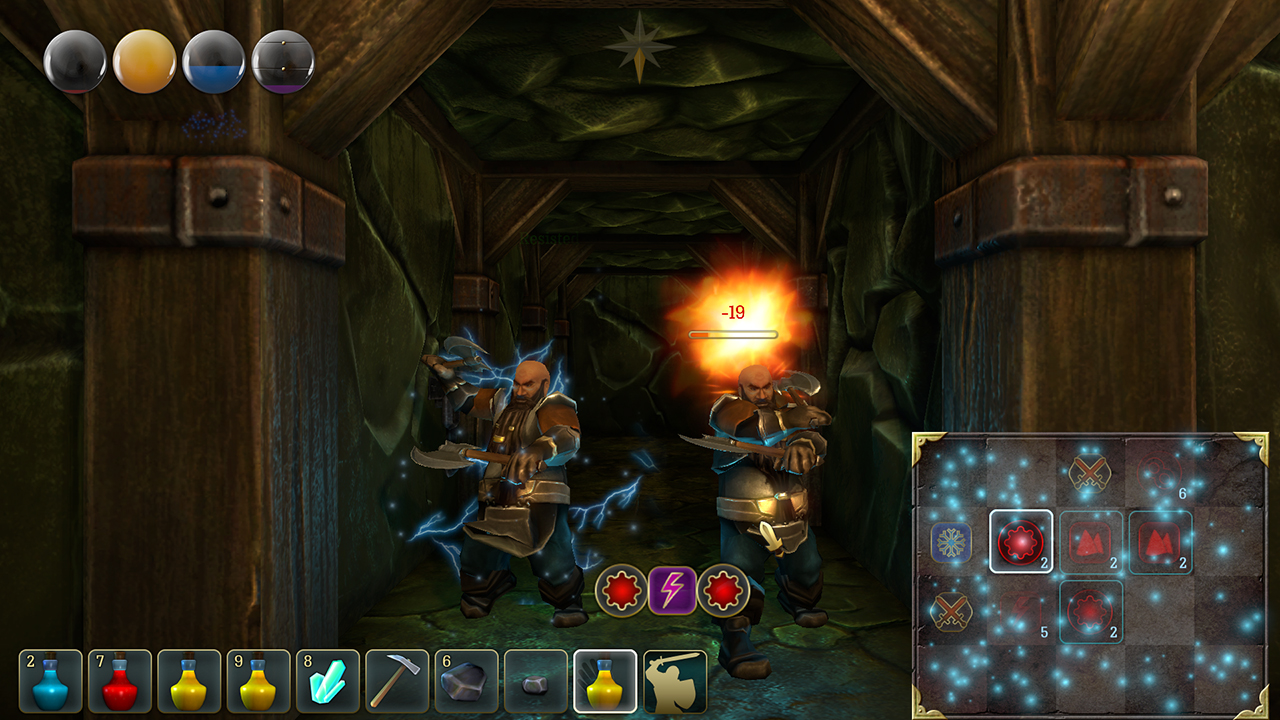The image size is (1280, 720).
Task: Pick the crossed swords tile in top row
Action: [x=1090, y=473]
